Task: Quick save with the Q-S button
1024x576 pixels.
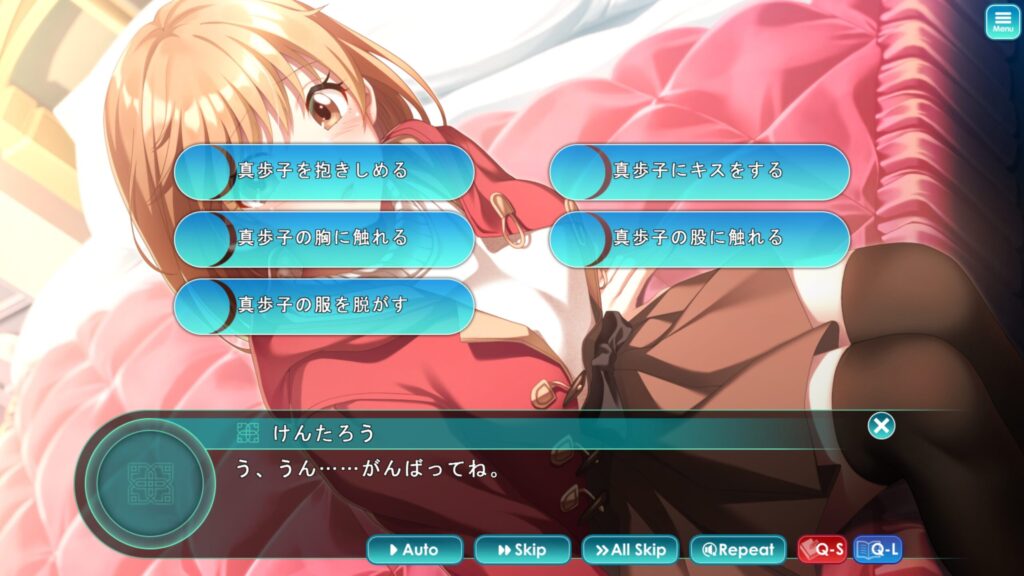Action: pyautogui.click(x=822, y=549)
